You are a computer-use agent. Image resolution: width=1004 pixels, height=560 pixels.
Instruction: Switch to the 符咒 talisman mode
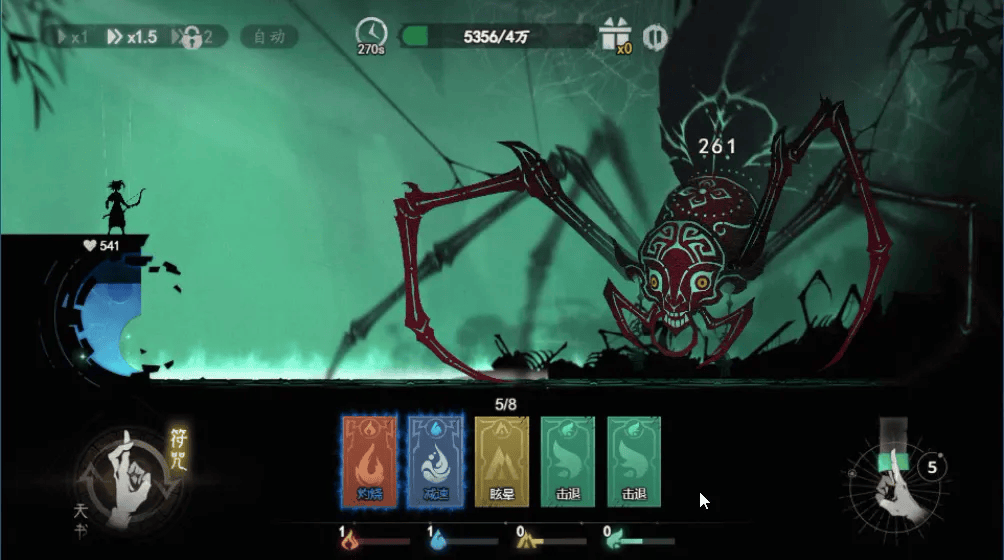coord(179,451)
